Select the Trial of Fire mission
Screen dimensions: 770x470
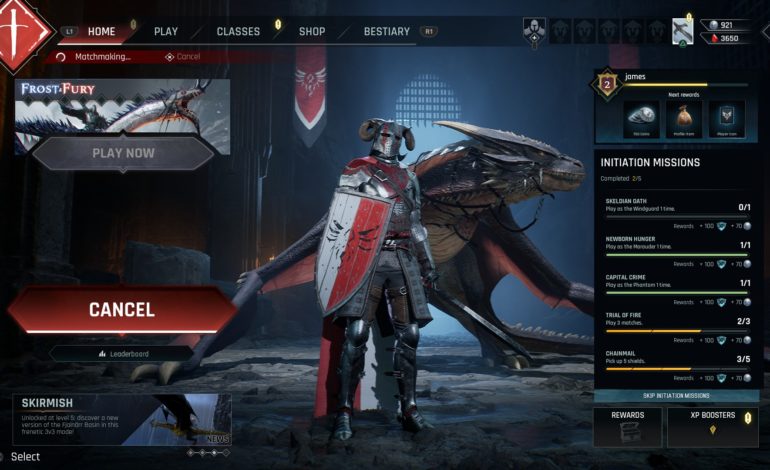(x=676, y=321)
